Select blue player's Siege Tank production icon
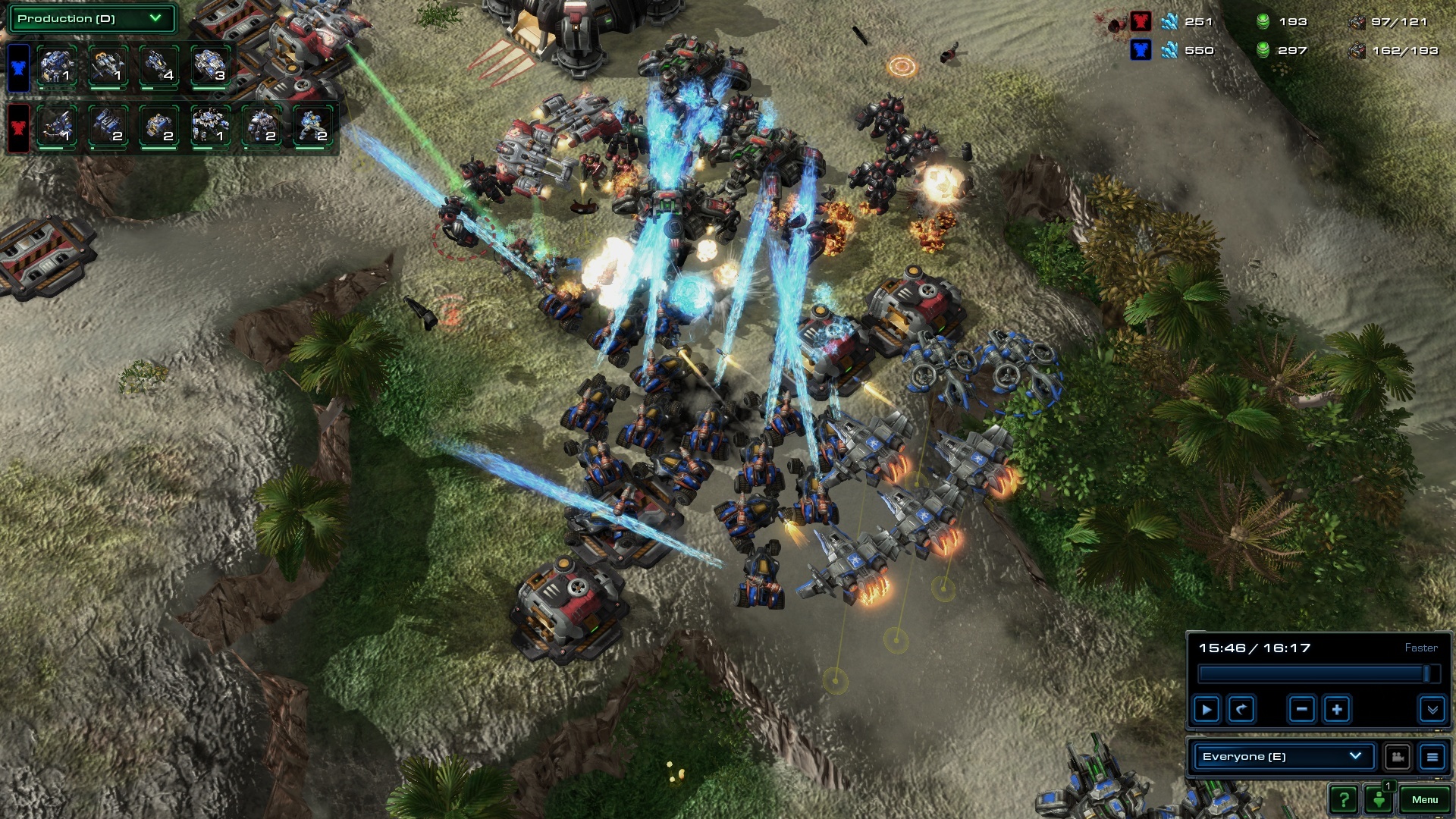This screenshot has width=1456, height=819. point(209,66)
